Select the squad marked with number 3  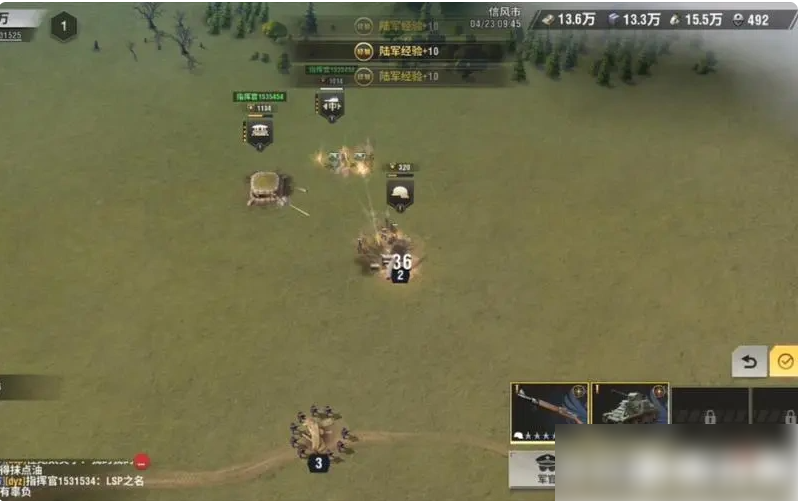318,438
